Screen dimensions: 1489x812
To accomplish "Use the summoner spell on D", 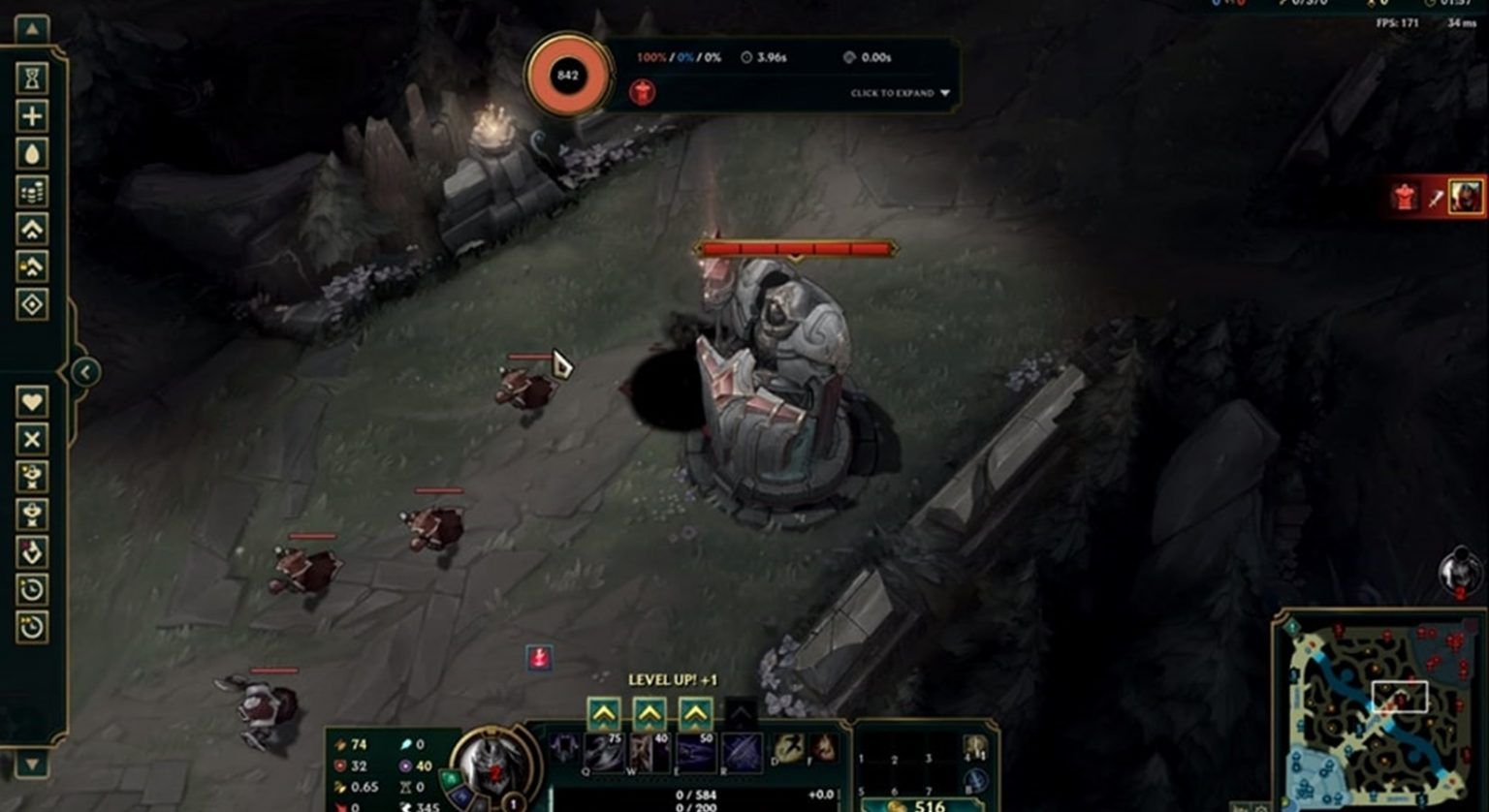I will [x=788, y=748].
